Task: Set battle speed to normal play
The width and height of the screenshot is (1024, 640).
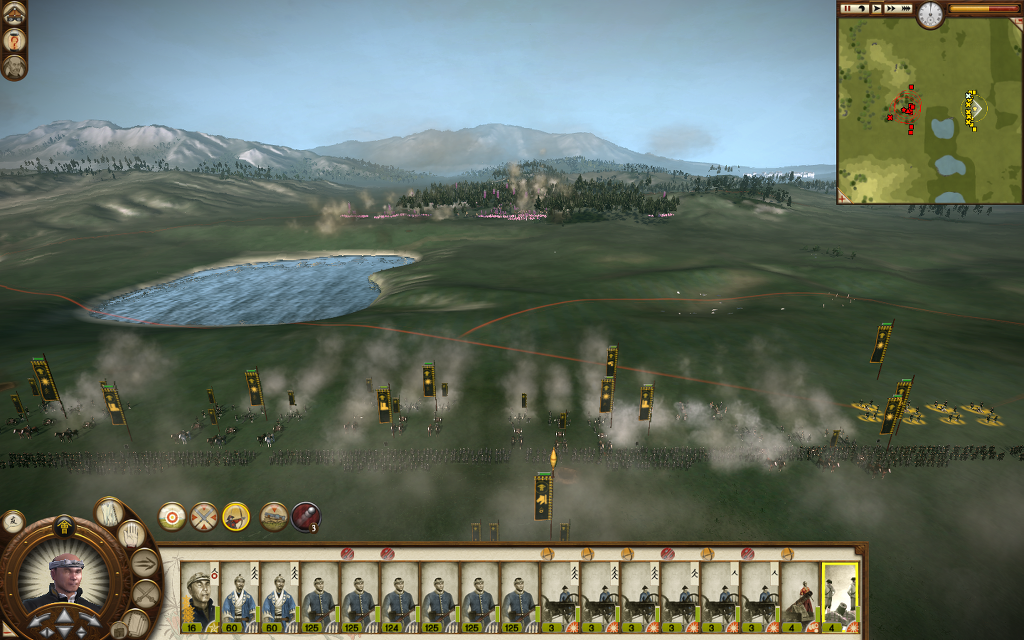Action: click(x=877, y=9)
